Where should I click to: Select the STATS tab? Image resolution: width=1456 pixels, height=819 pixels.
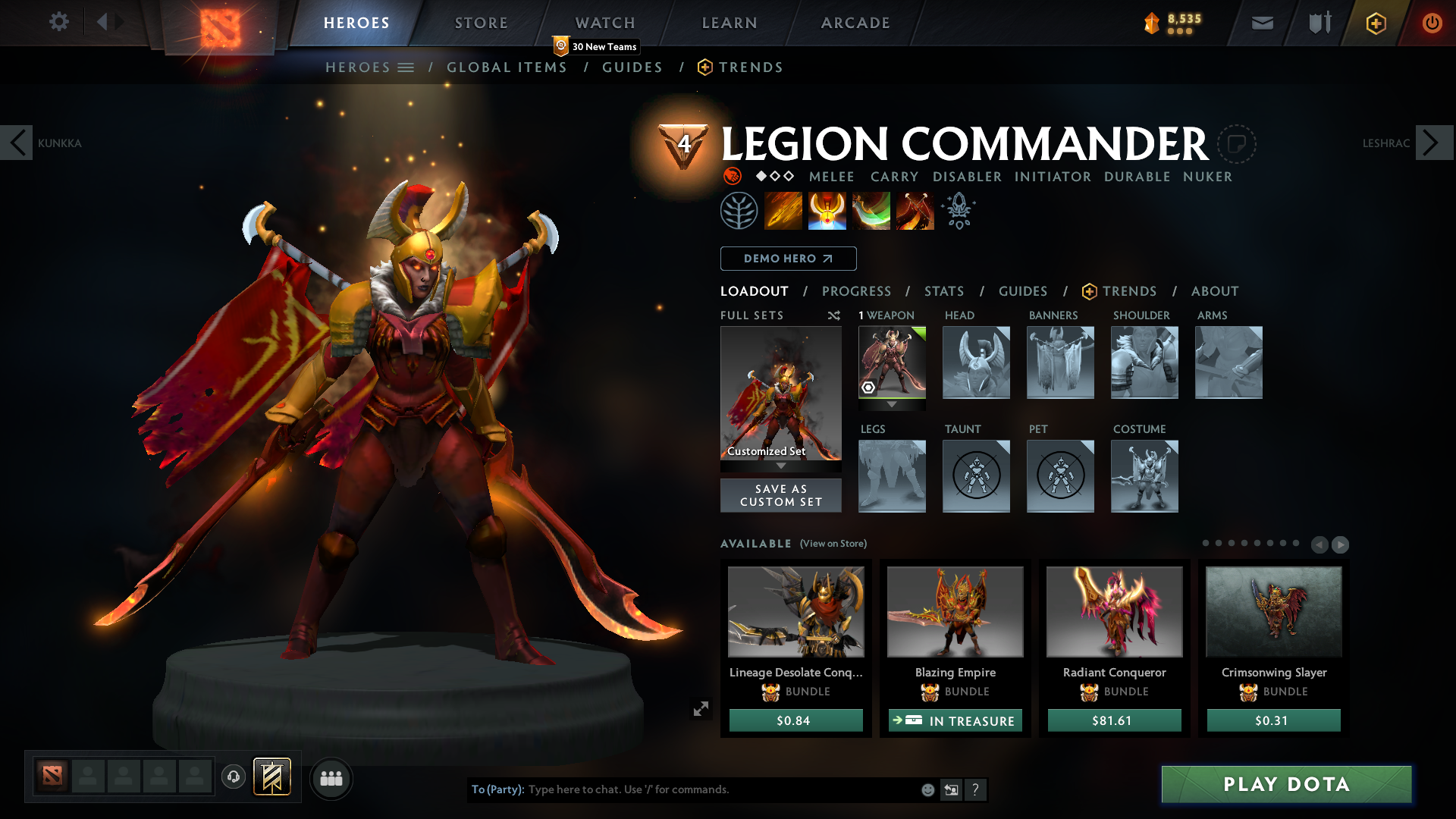(x=943, y=291)
